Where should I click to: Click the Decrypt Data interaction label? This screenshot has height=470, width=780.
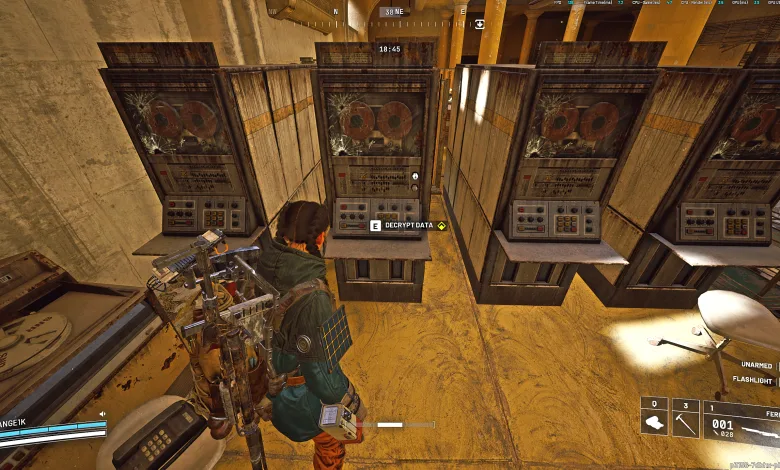pos(409,225)
